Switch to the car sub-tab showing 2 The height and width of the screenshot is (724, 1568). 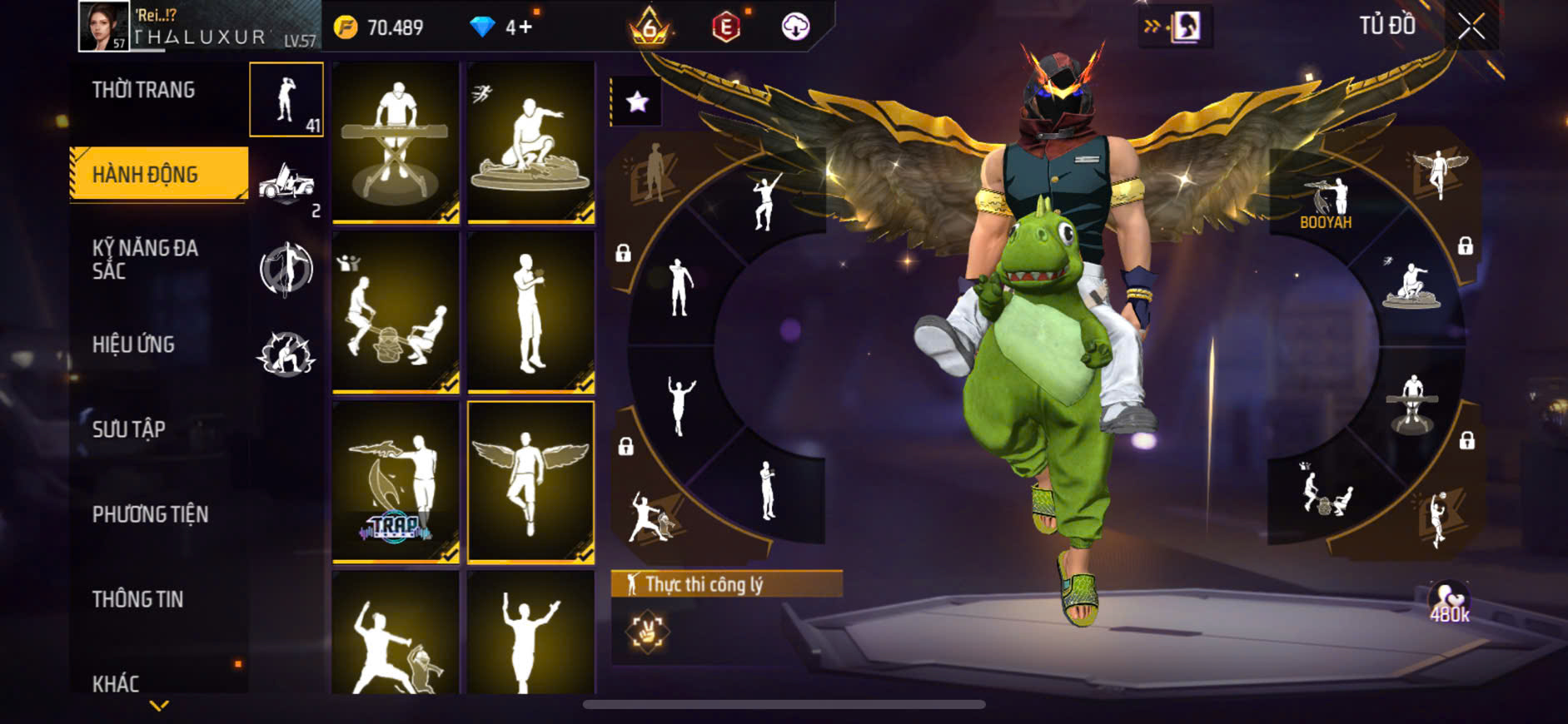[x=286, y=185]
